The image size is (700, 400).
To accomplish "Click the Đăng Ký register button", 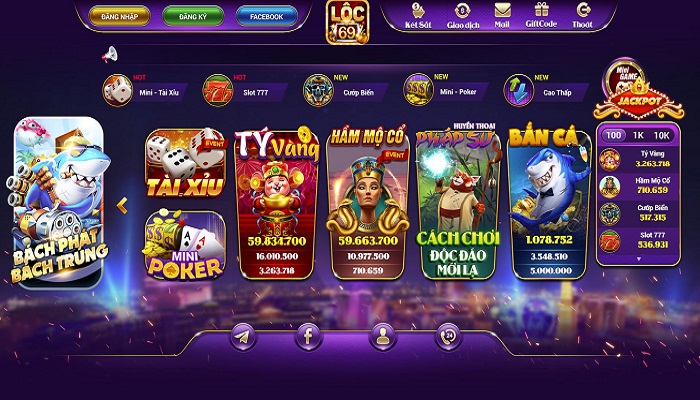I will tap(194, 16).
